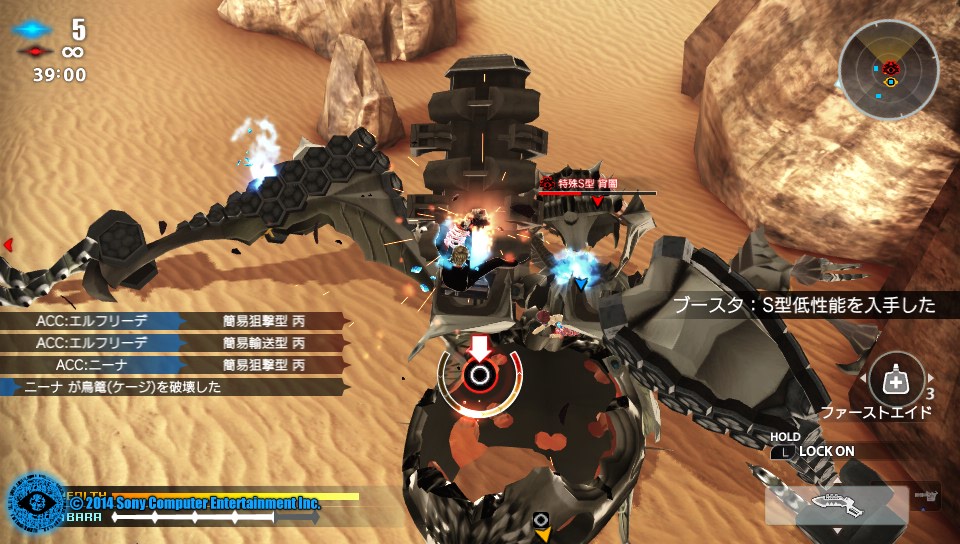Image resolution: width=960 pixels, height=544 pixels.
Task: Click the circular minimap radar
Action: coord(888,69)
